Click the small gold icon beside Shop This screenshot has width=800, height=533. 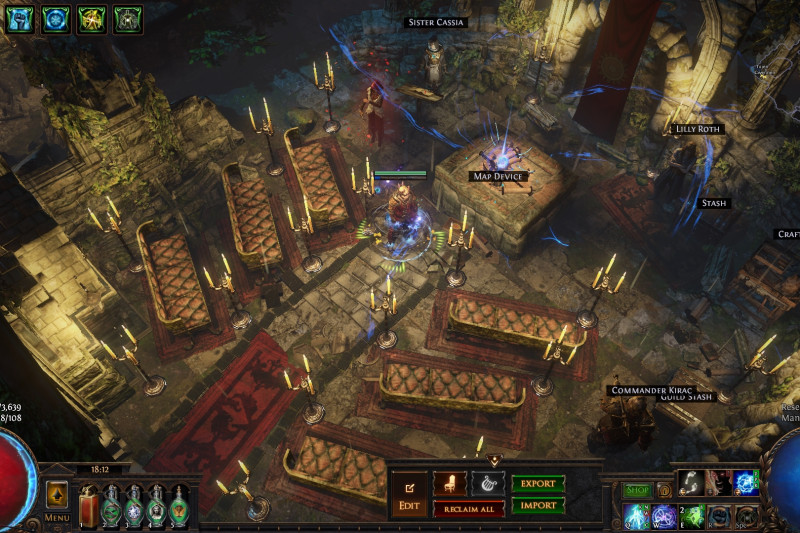click(664, 491)
